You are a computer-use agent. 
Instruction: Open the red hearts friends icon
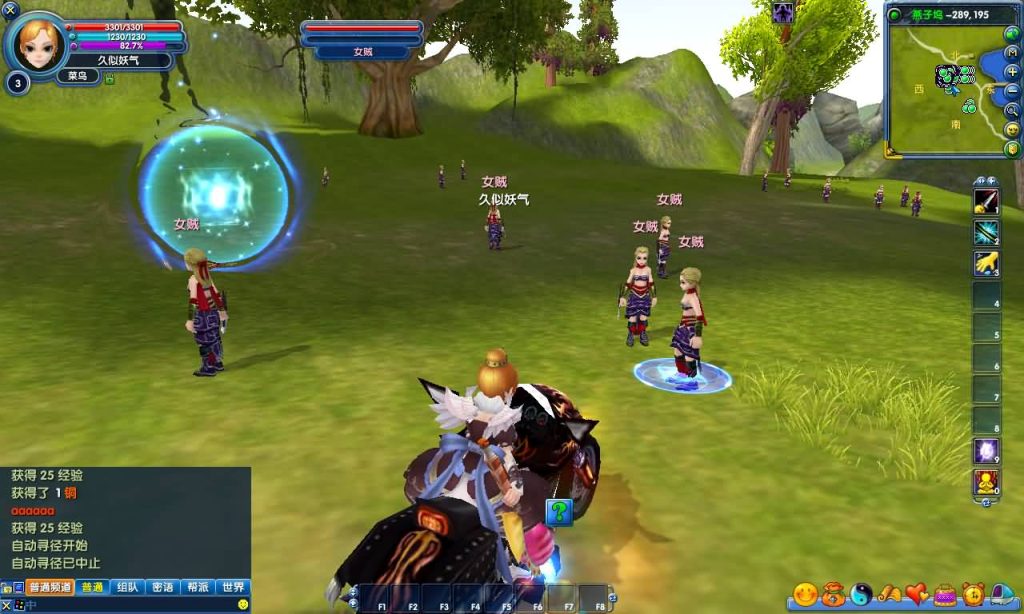pos(917,595)
